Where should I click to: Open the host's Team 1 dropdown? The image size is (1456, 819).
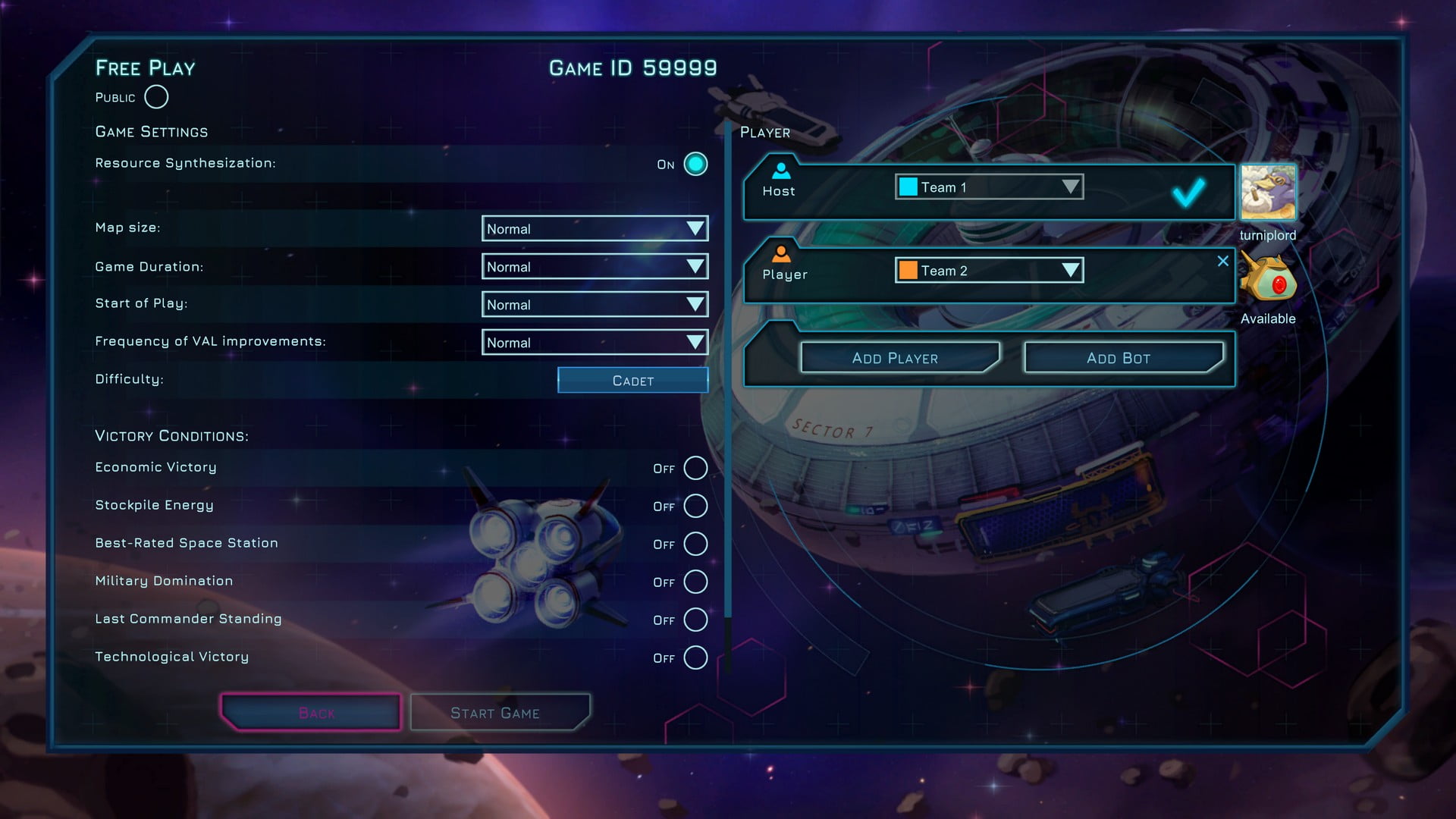click(989, 187)
